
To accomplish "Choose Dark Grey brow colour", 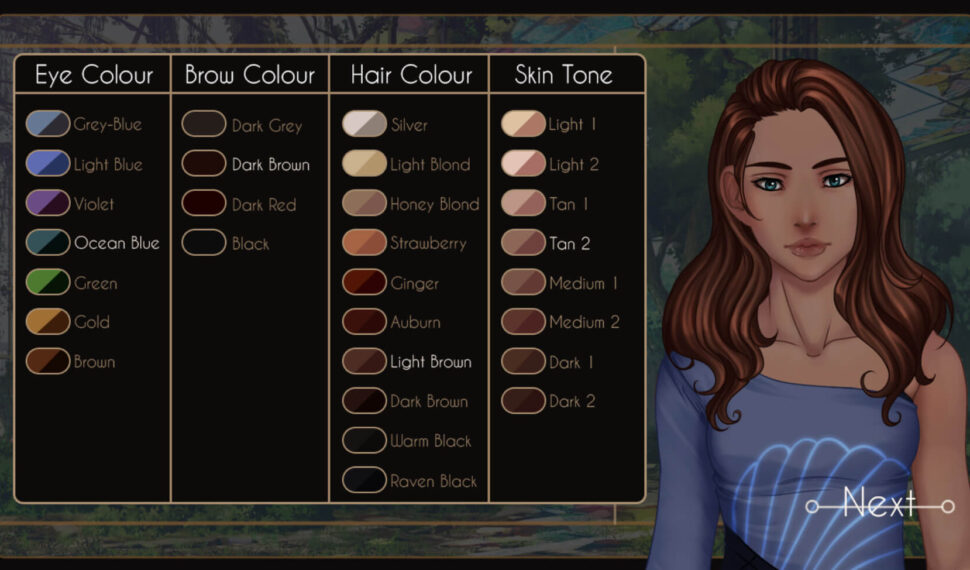I will click(204, 125).
